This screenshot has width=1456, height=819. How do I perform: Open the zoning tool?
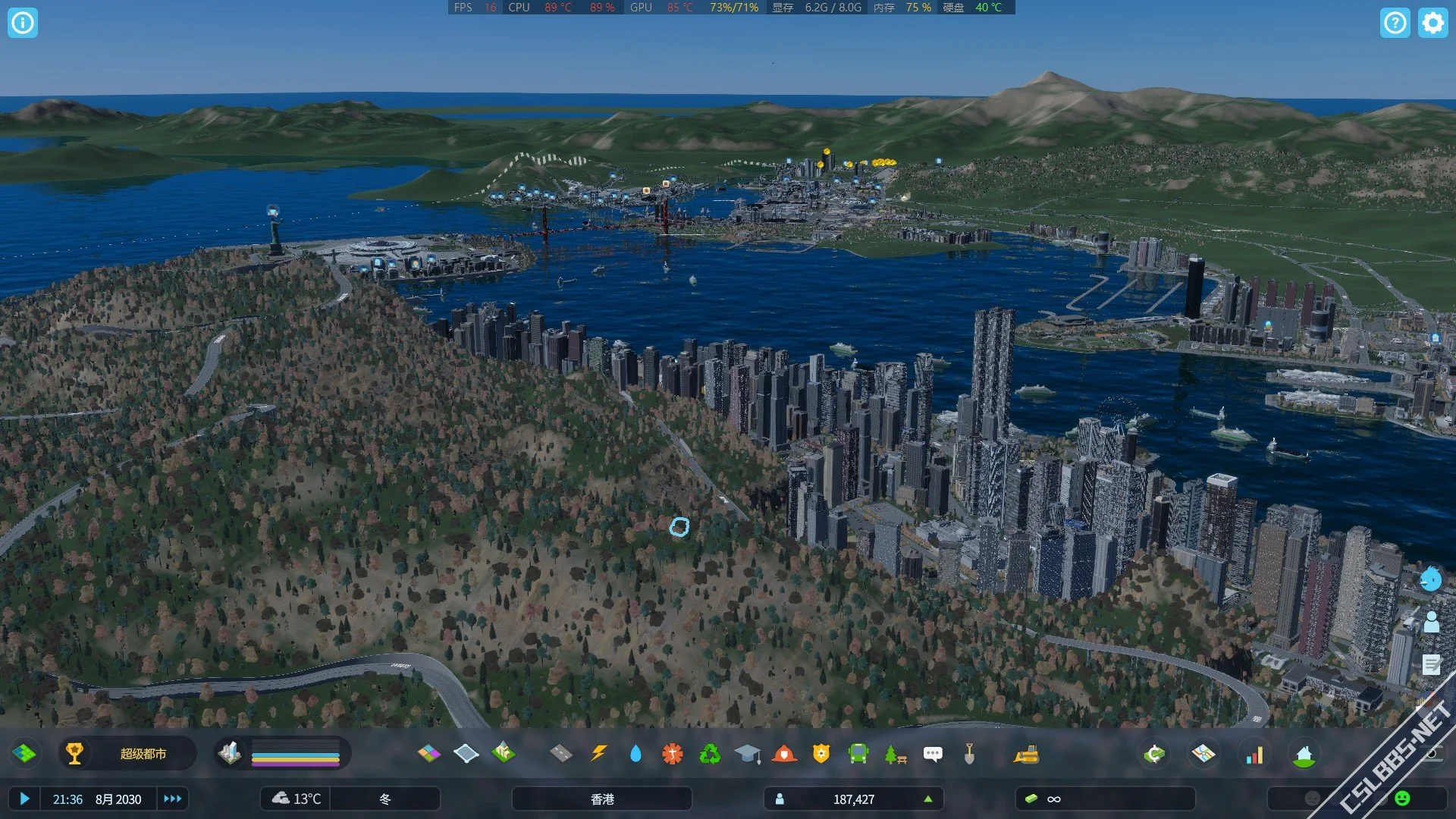pos(429,754)
